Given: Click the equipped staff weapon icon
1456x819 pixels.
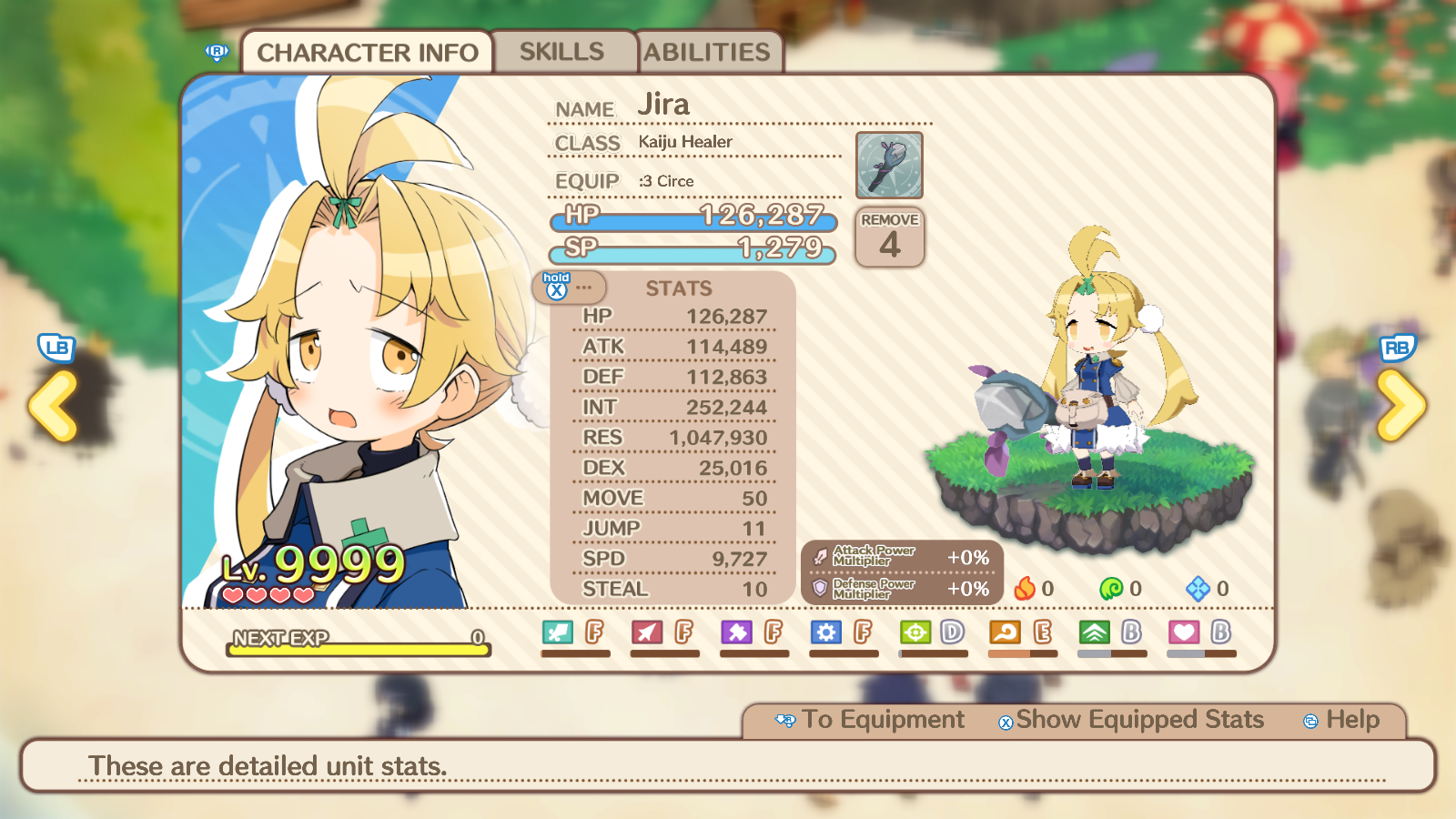Looking at the screenshot, I should (x=889, y=166).
